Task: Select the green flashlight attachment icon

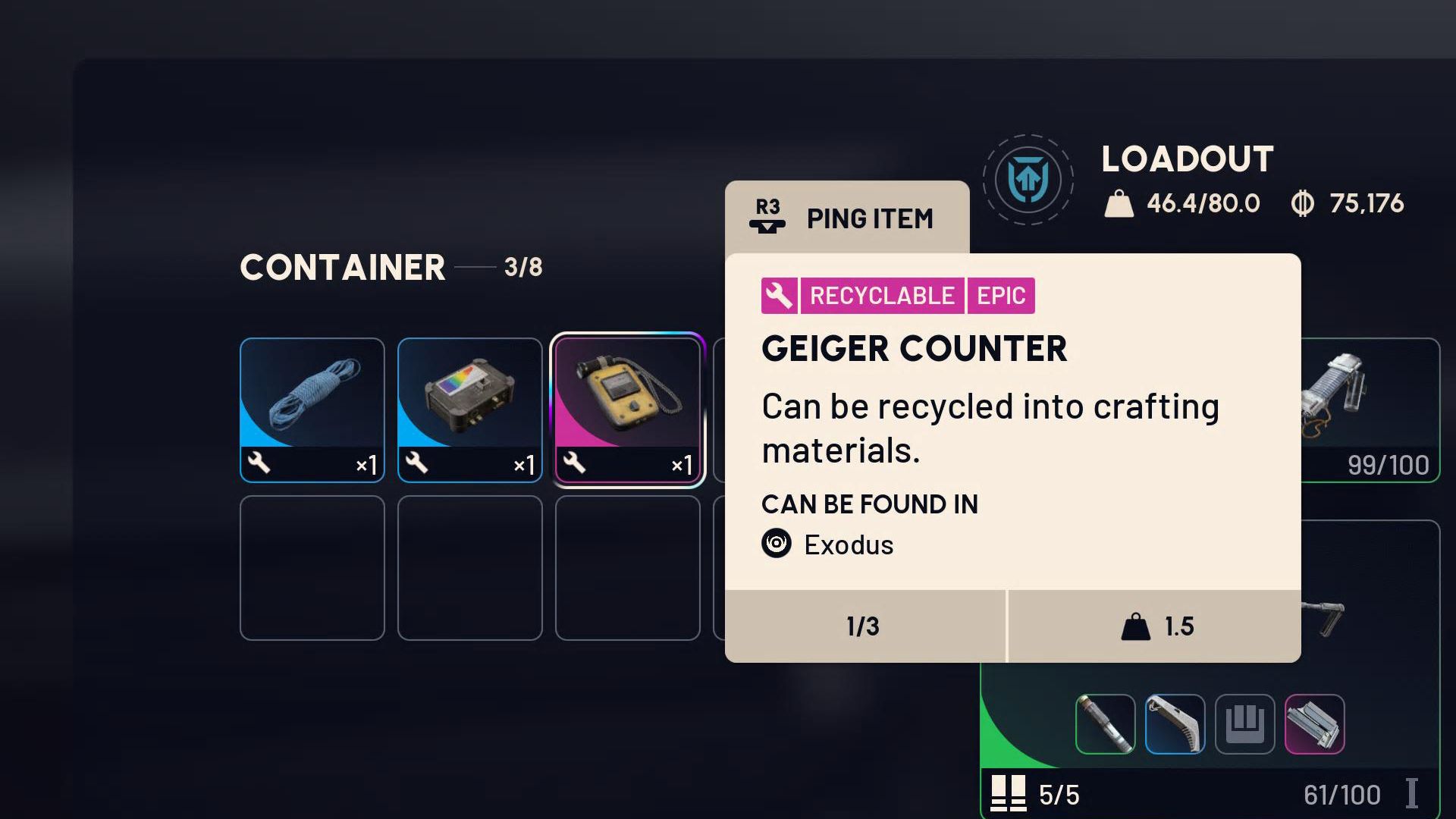Action: [x=1105, y=725]
